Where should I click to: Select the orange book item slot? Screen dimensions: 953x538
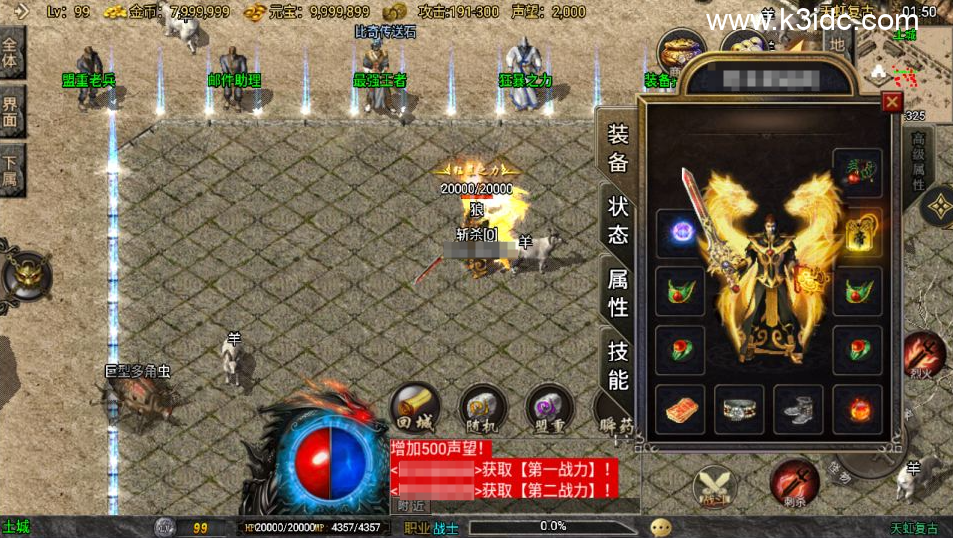(680, 409)
